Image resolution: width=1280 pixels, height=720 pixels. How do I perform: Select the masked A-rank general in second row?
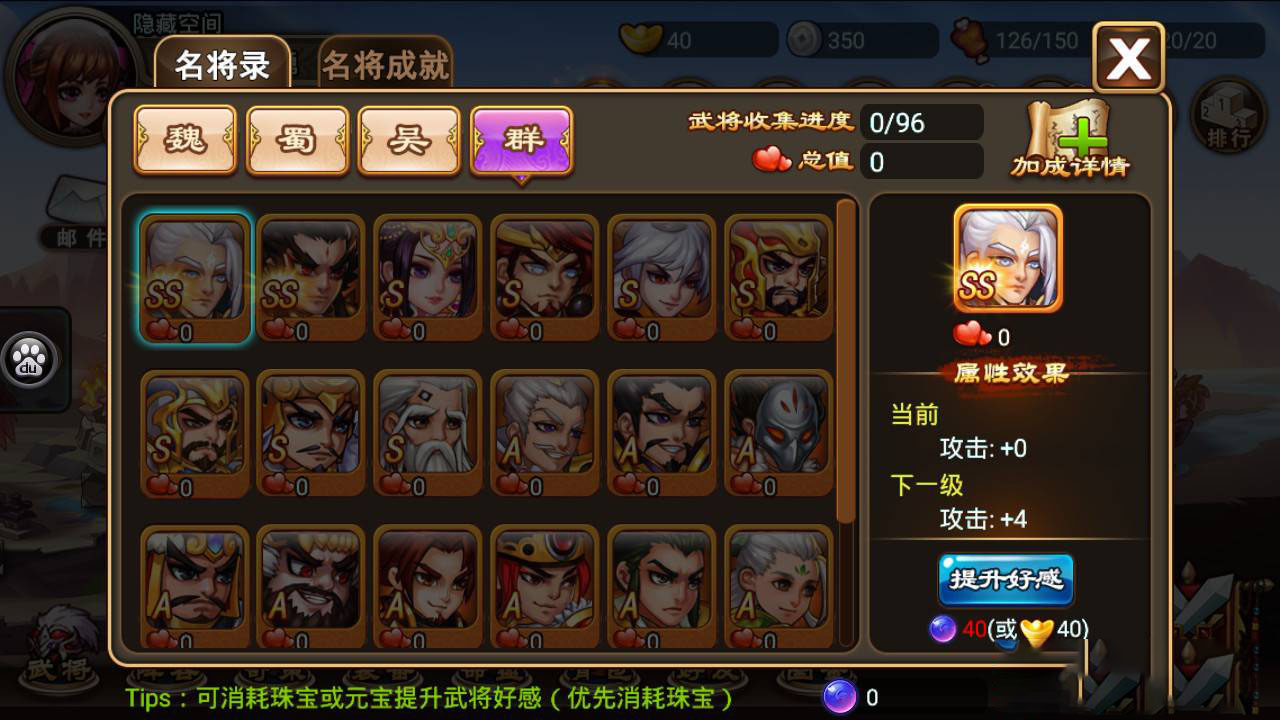pos(777,432)
